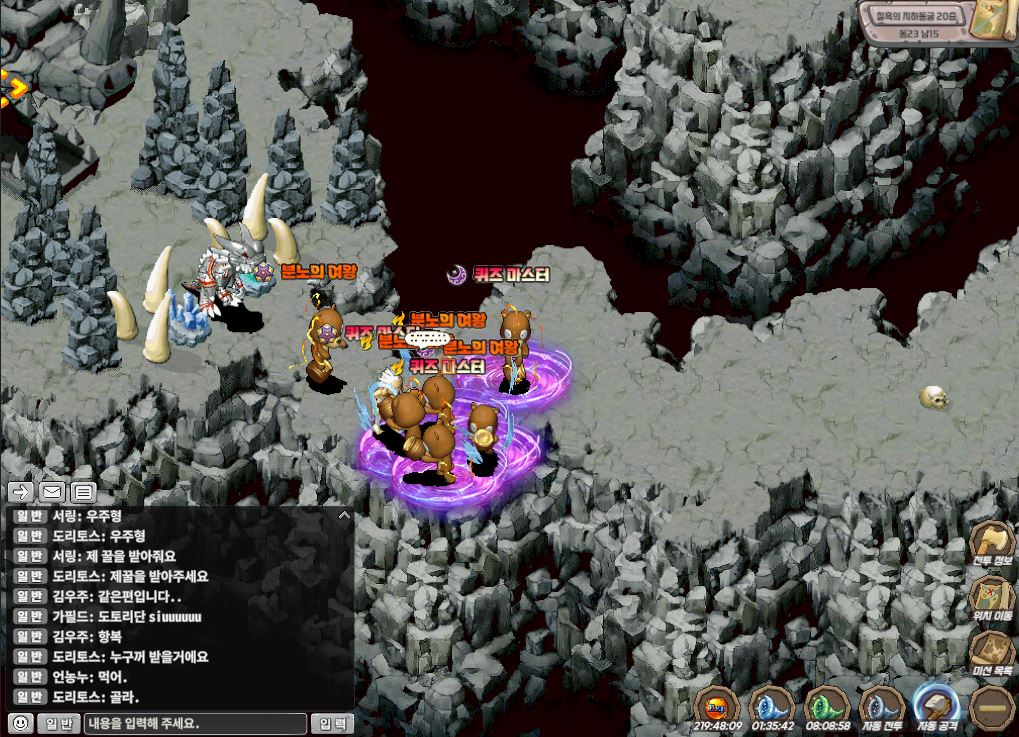This screenshot has height=737, width=1019.
Task: Click the chat arrow button
Action: (x=21, y=491)
